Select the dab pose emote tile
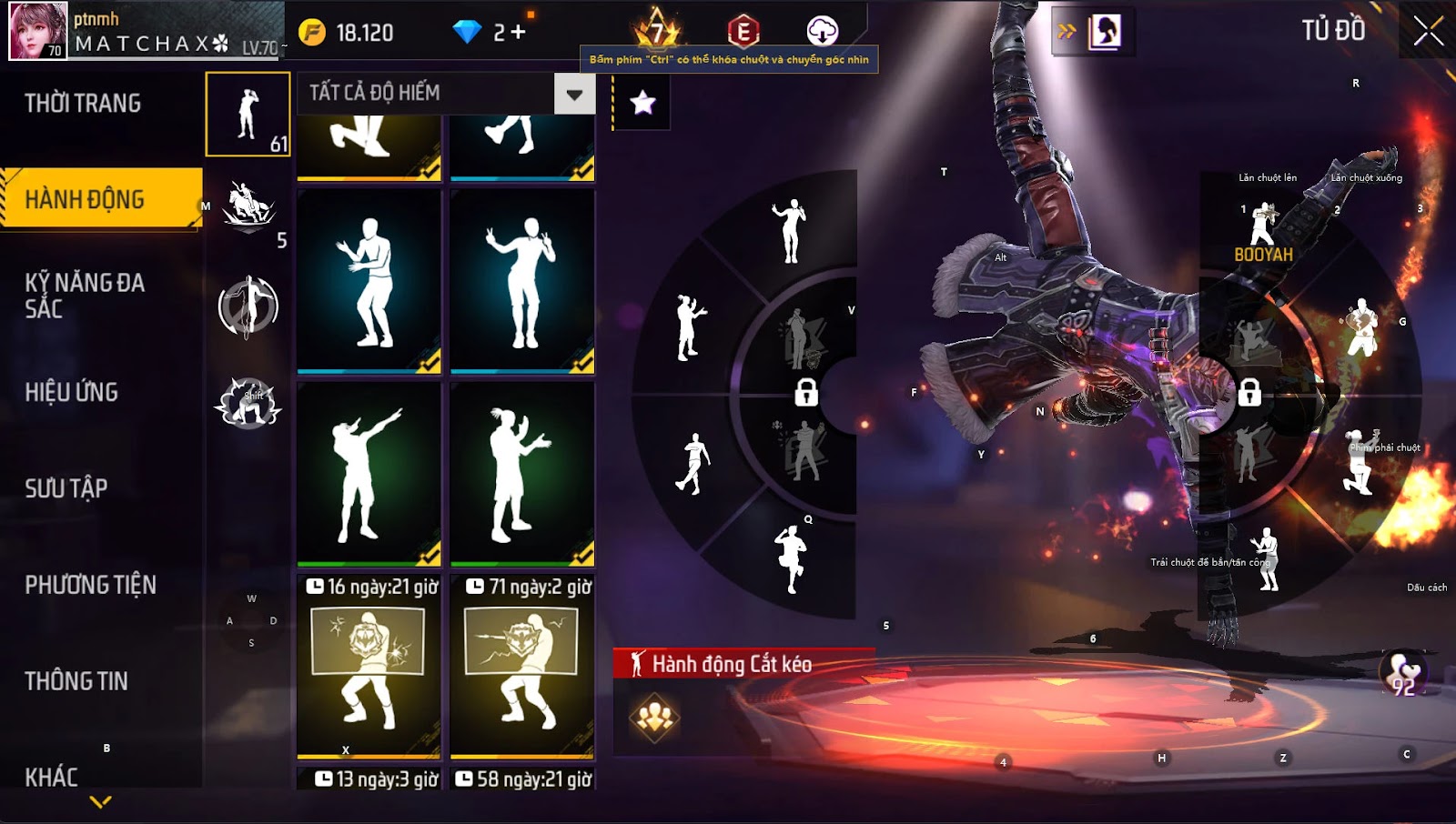 pyautogui.click(x=369, y=473)
